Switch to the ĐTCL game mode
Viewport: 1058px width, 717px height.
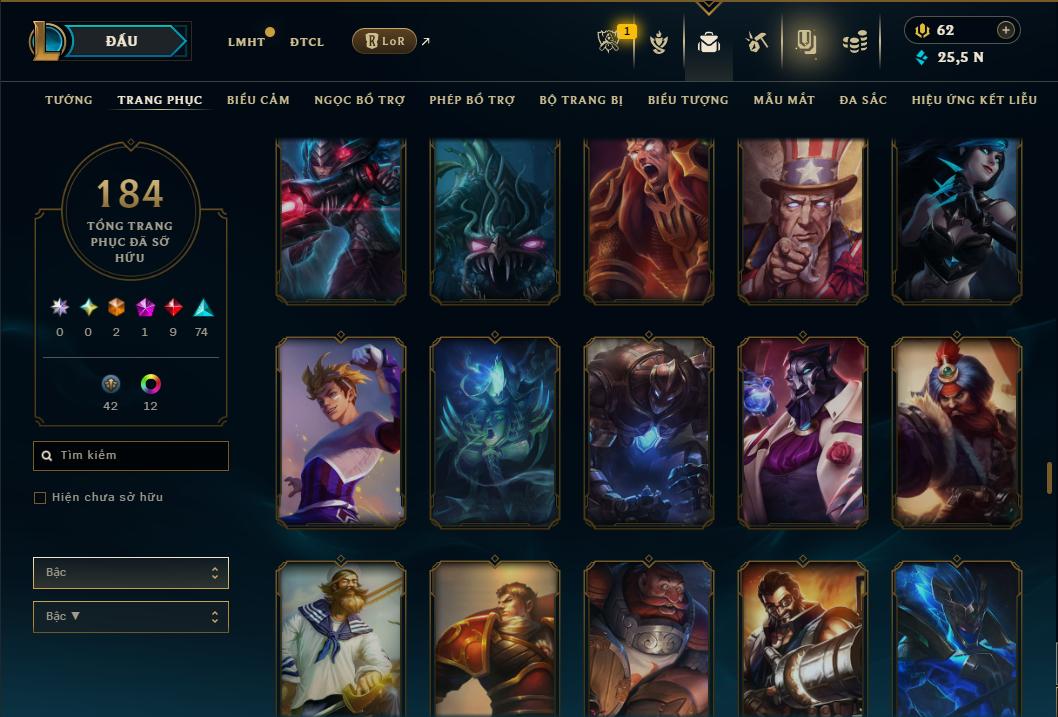click(307, 42)
